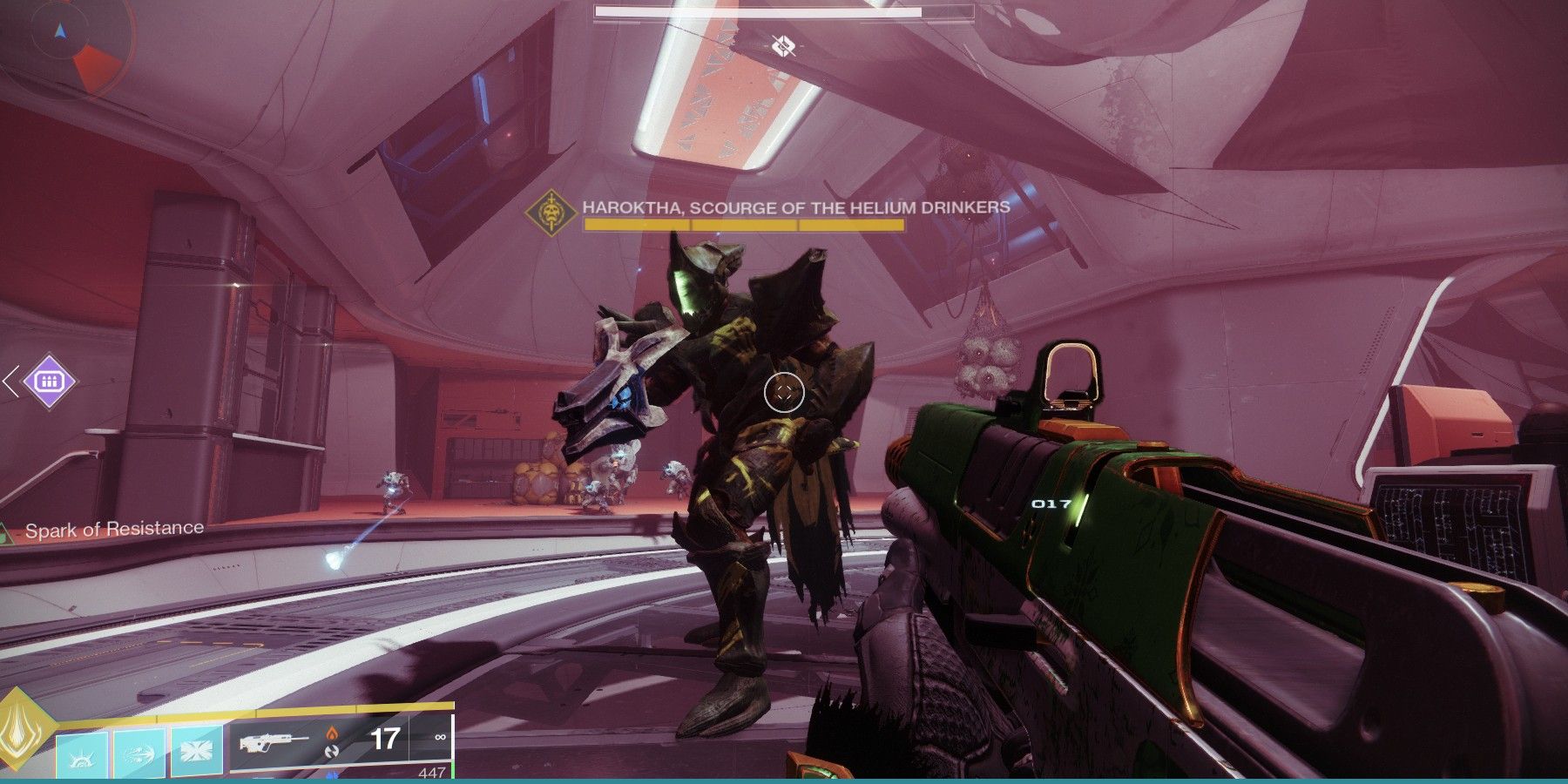Expand the chevron beside the ammo crate marker
The height and width of the screenshot is (784, 1568).
point(9,381)
